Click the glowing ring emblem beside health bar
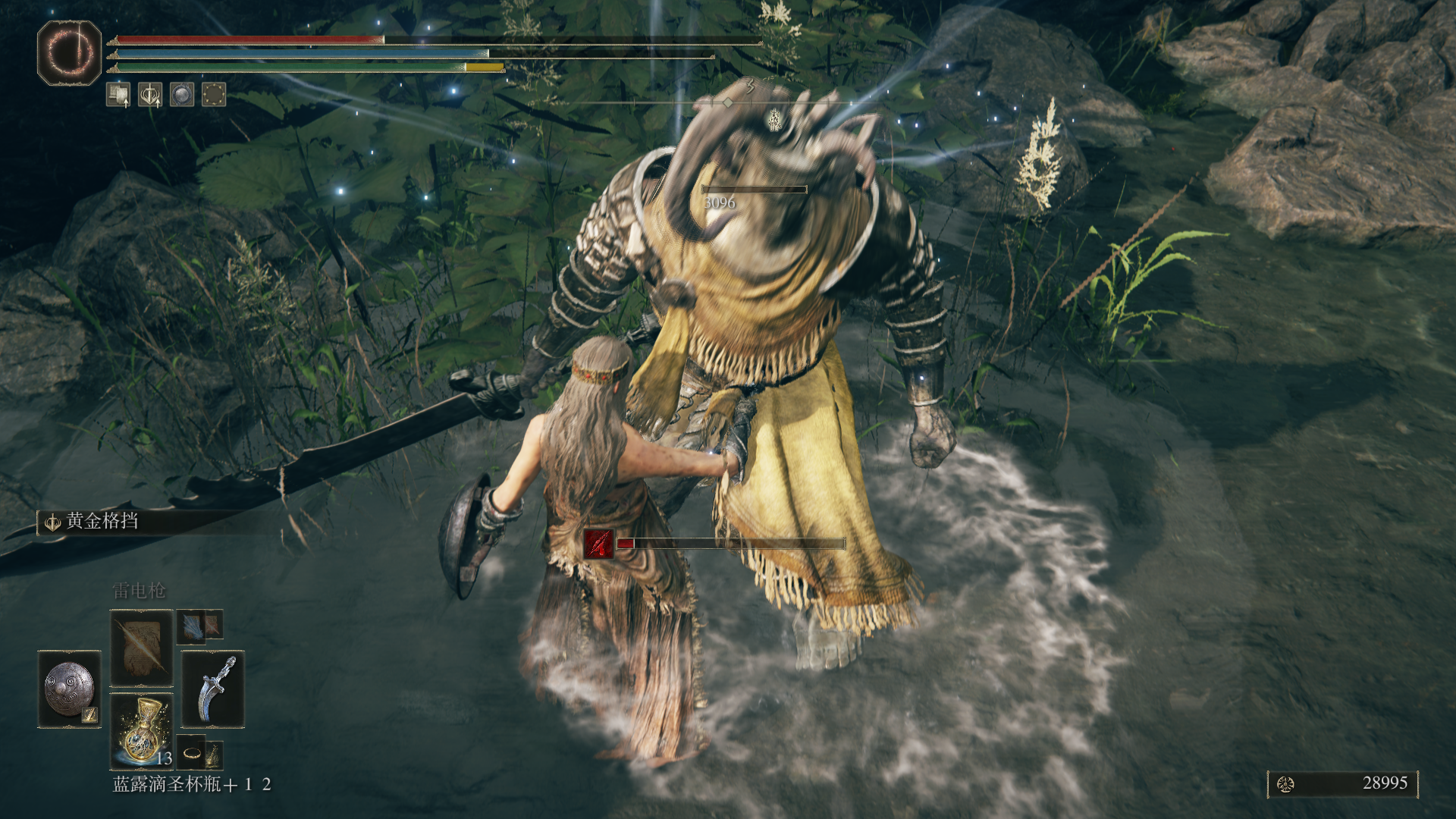1456x819 pixels. pos(69,52)
